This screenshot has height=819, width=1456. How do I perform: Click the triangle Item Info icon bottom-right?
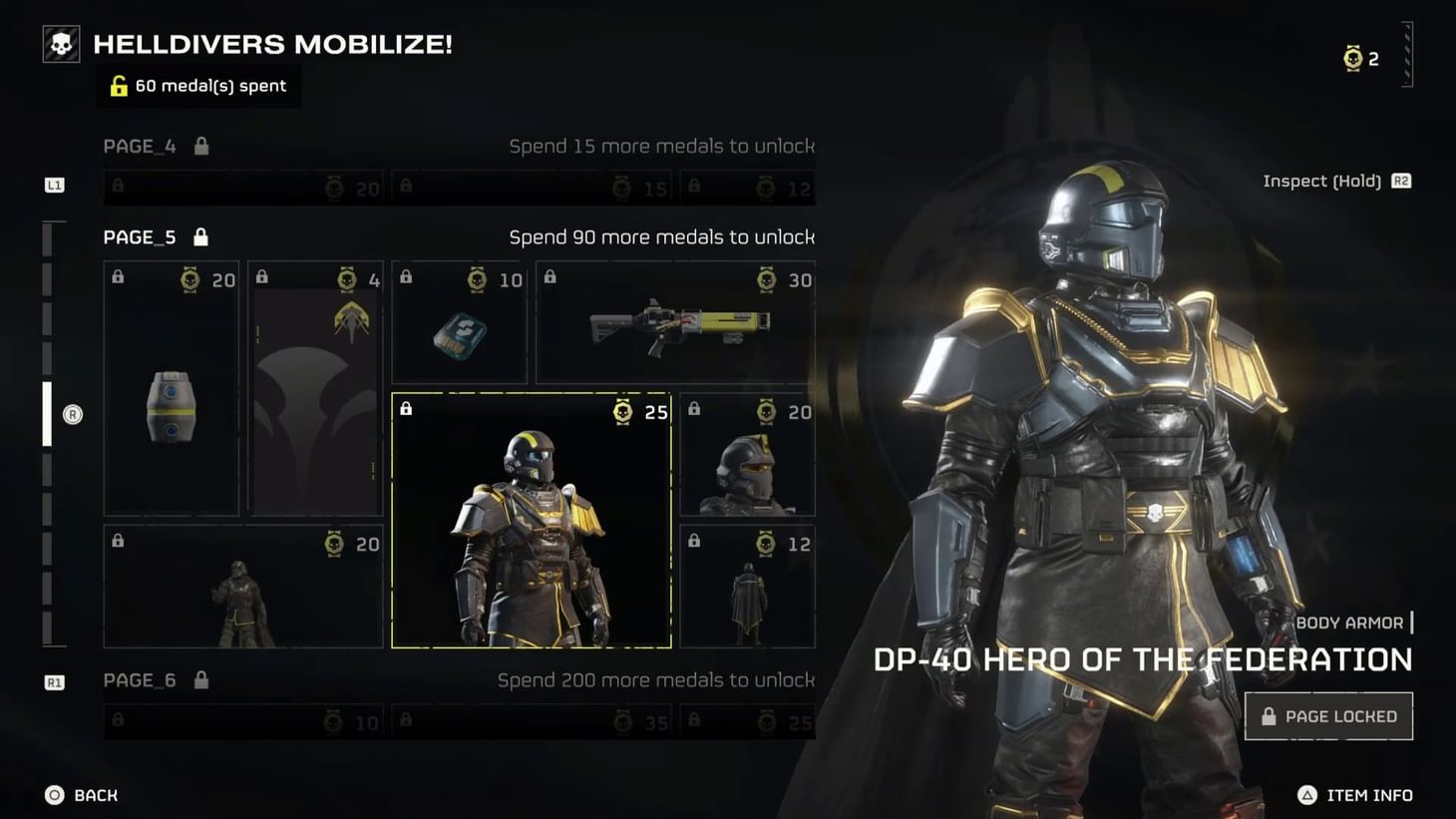[1306, 795]
